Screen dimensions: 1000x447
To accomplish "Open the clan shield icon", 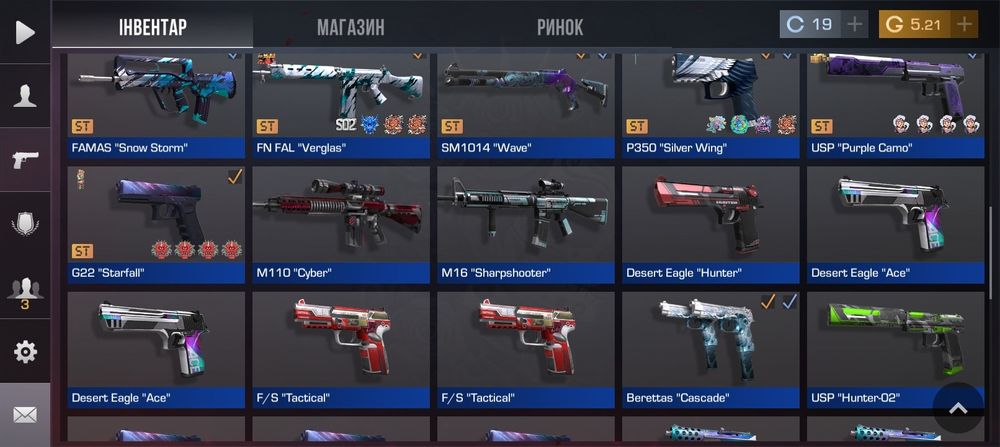I will pos(25,224).
